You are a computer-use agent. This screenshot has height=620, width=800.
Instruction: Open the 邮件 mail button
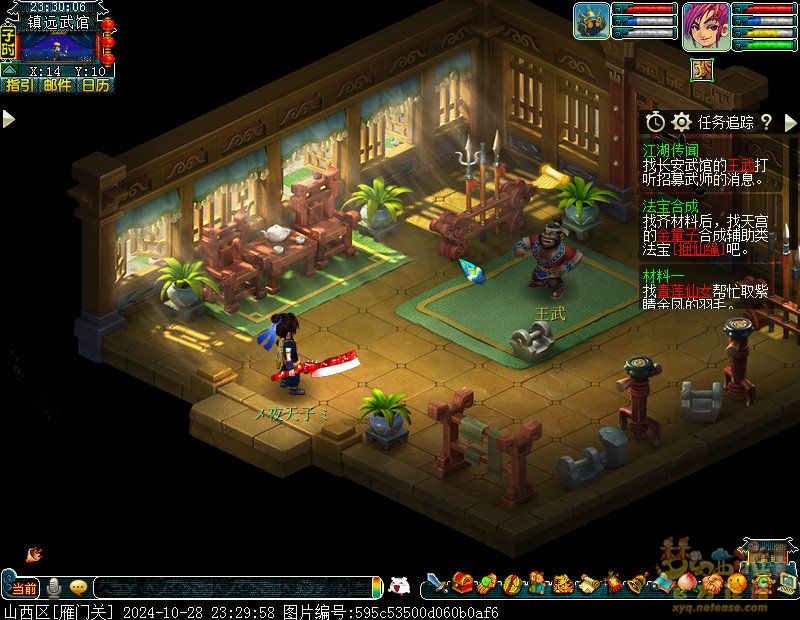(57, 86)
